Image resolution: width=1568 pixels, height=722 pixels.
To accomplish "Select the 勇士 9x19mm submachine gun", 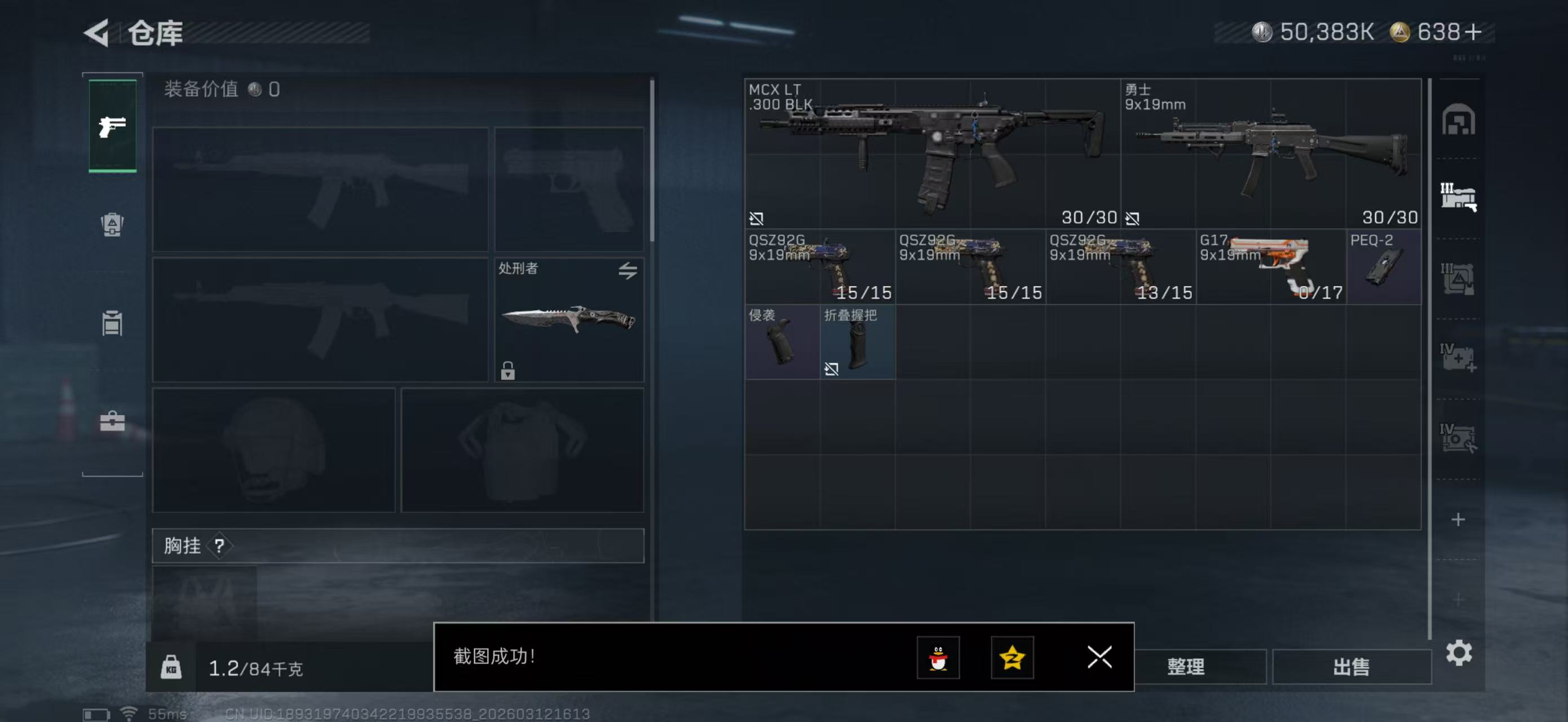I will coord(1270,153).
